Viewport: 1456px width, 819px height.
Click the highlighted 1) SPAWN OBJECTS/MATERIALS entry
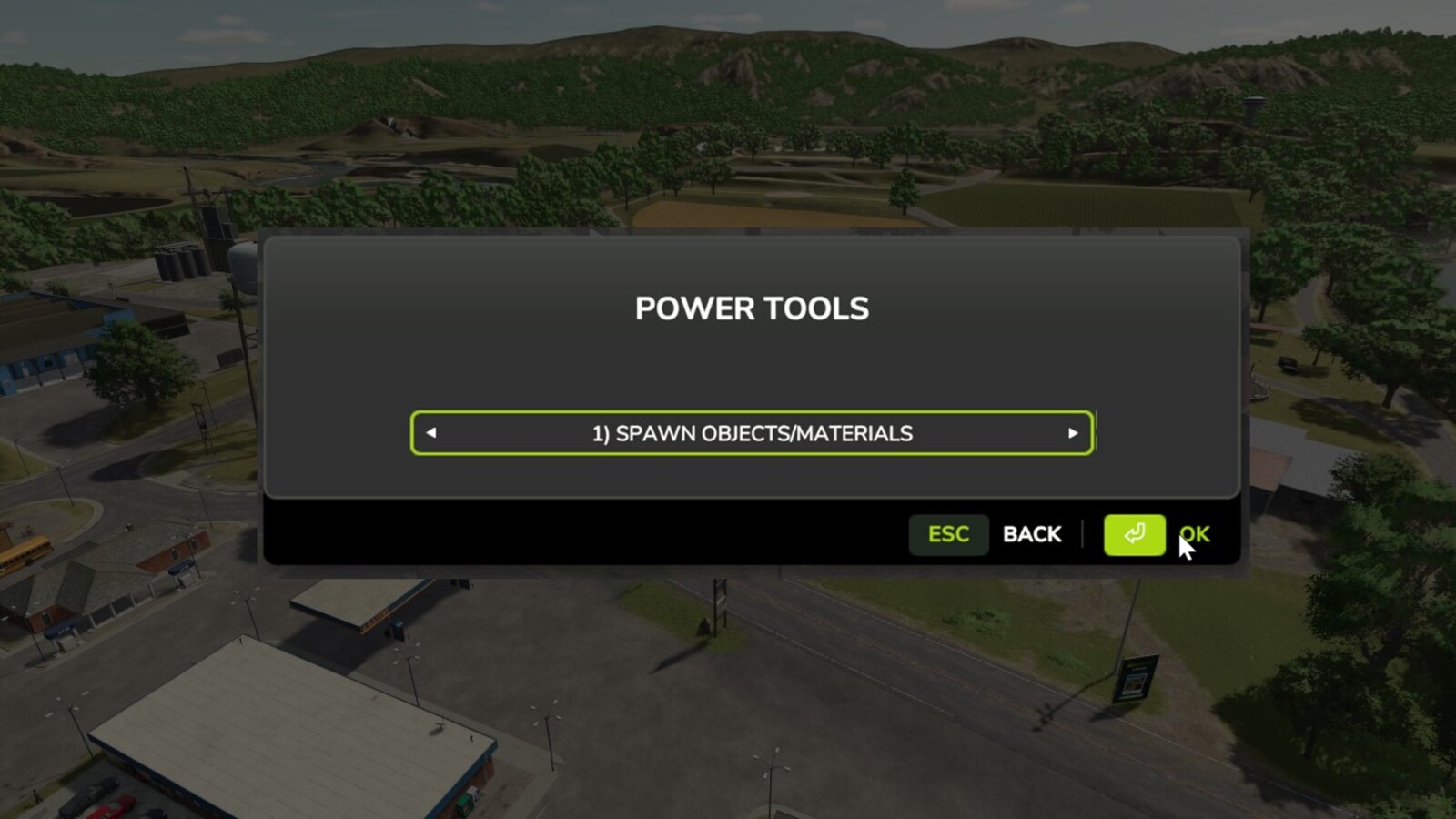pos(751,434)
